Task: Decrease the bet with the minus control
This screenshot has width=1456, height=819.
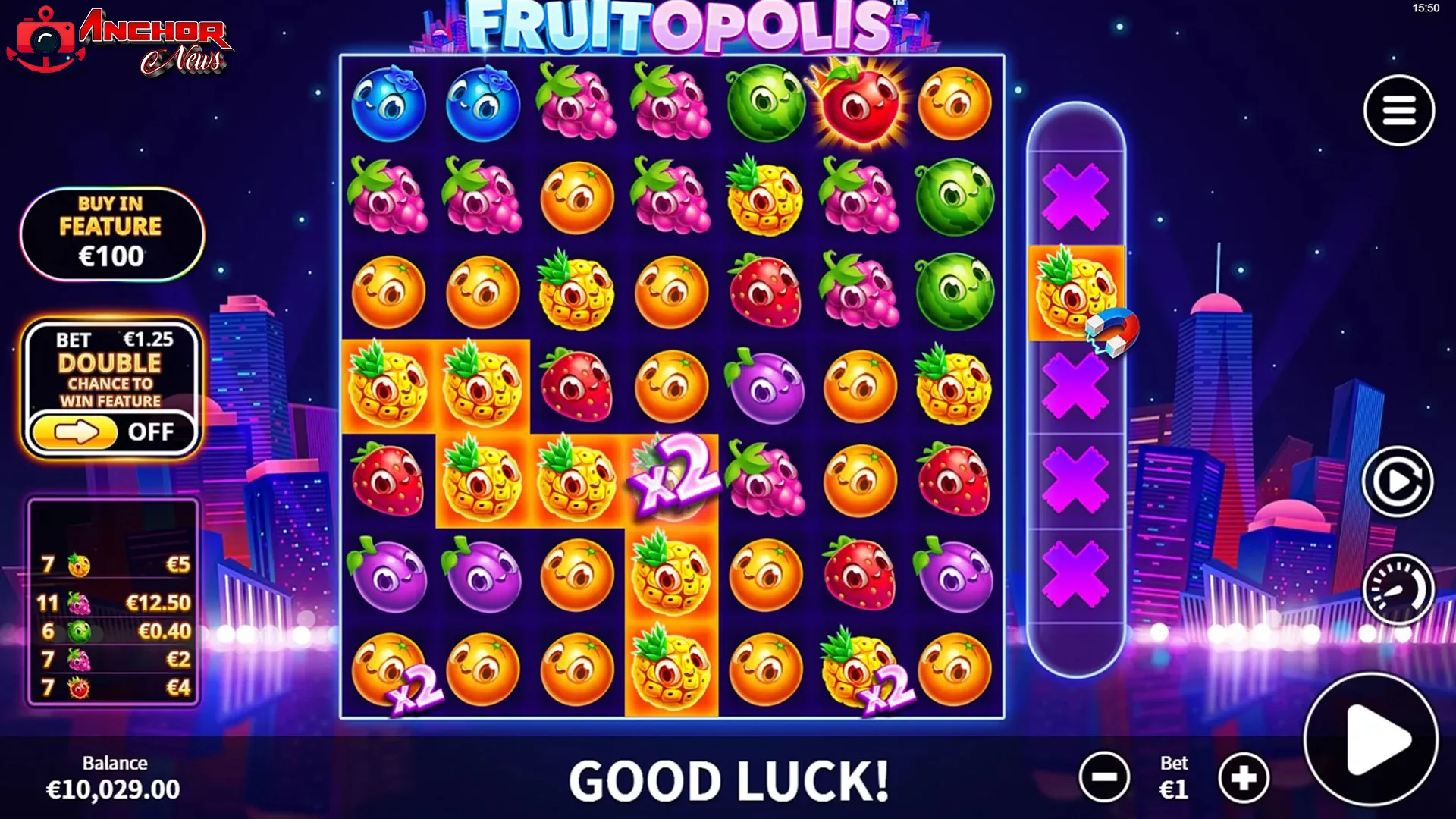Action: pyautogui.click(x=1103, y=777)
